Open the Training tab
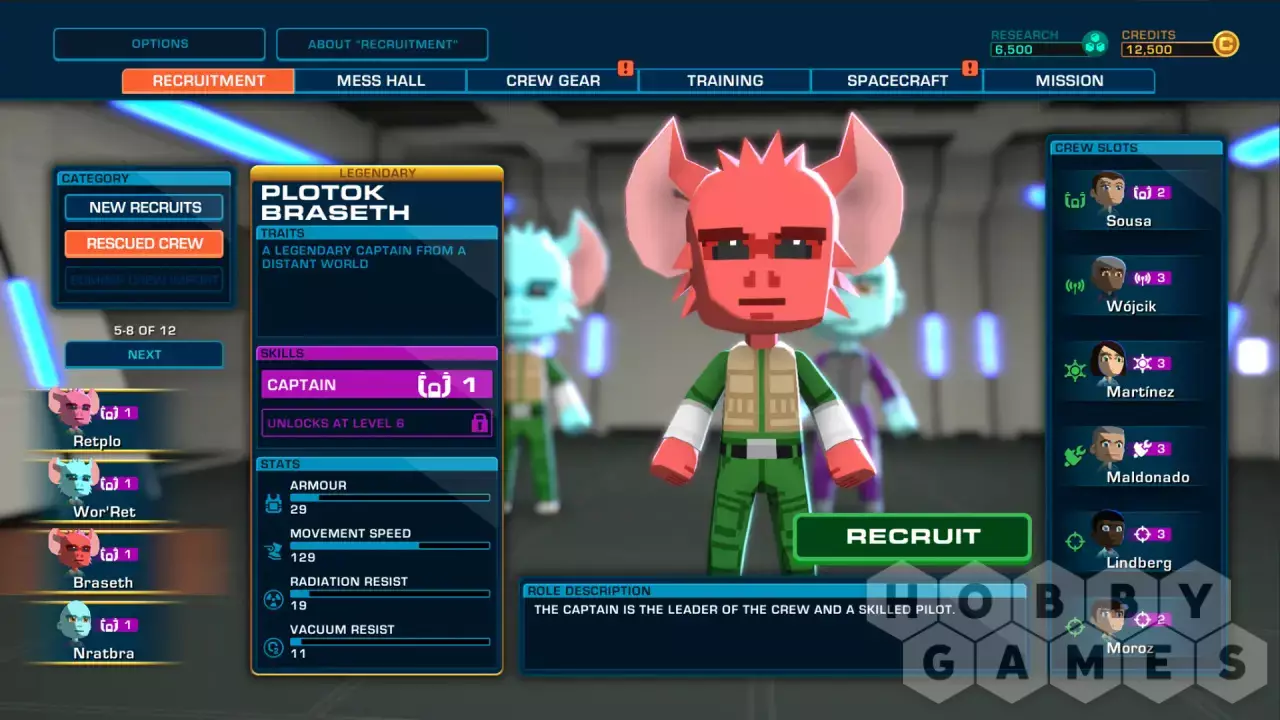 [x=725, y=81]
